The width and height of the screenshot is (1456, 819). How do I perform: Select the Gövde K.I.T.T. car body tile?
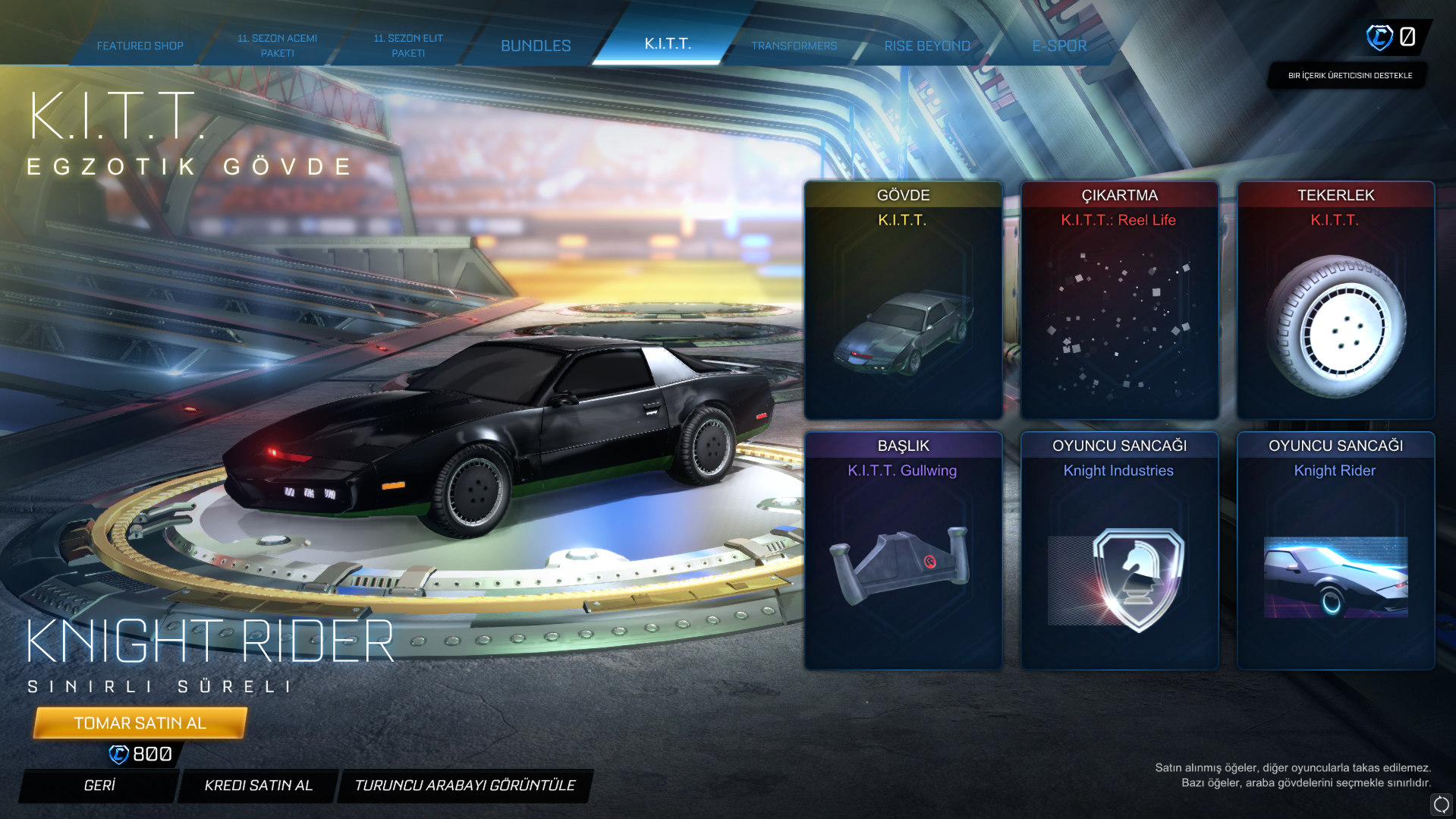point(903,300)
